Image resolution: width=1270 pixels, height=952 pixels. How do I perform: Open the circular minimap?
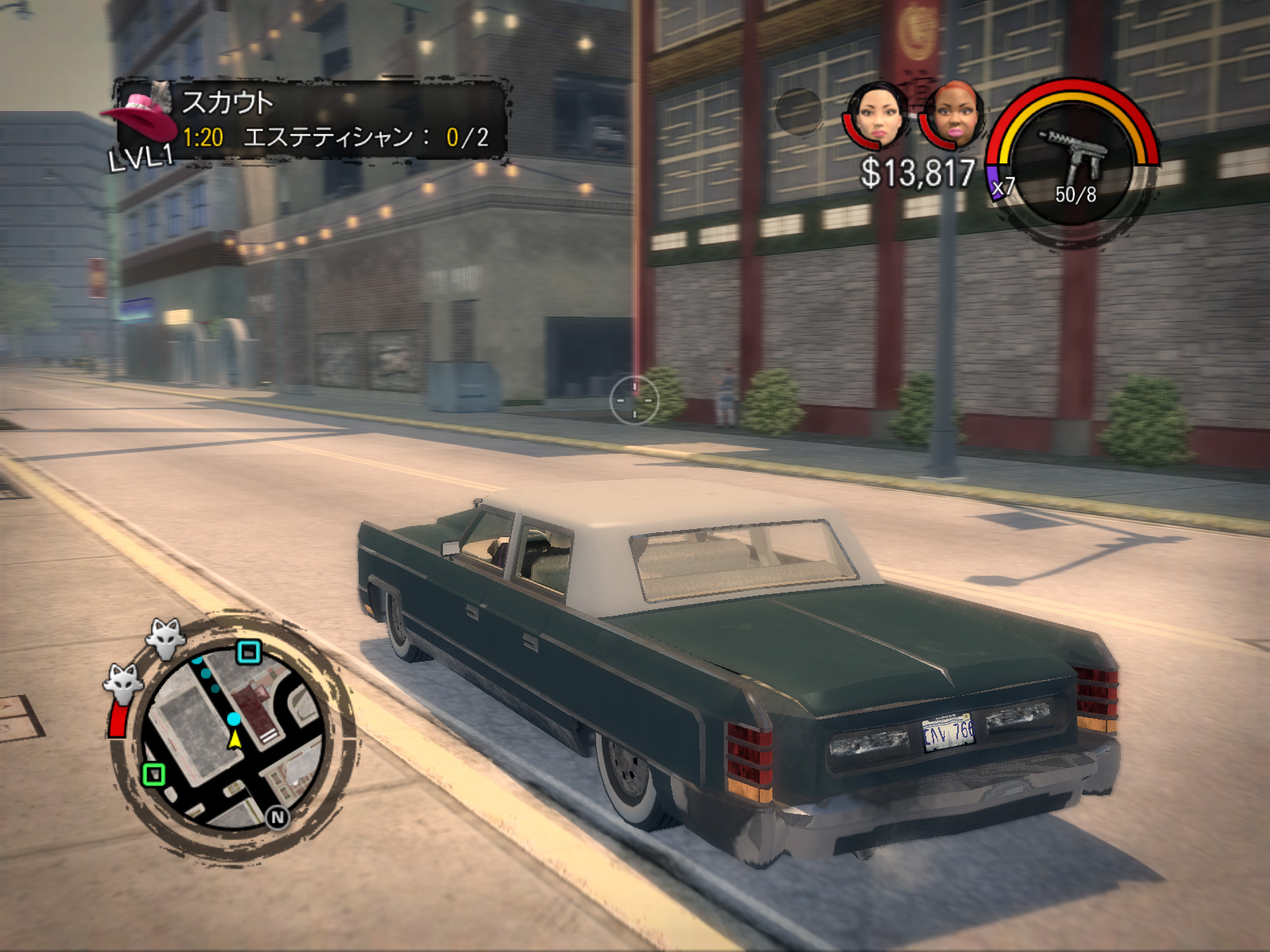pos(233,738)
